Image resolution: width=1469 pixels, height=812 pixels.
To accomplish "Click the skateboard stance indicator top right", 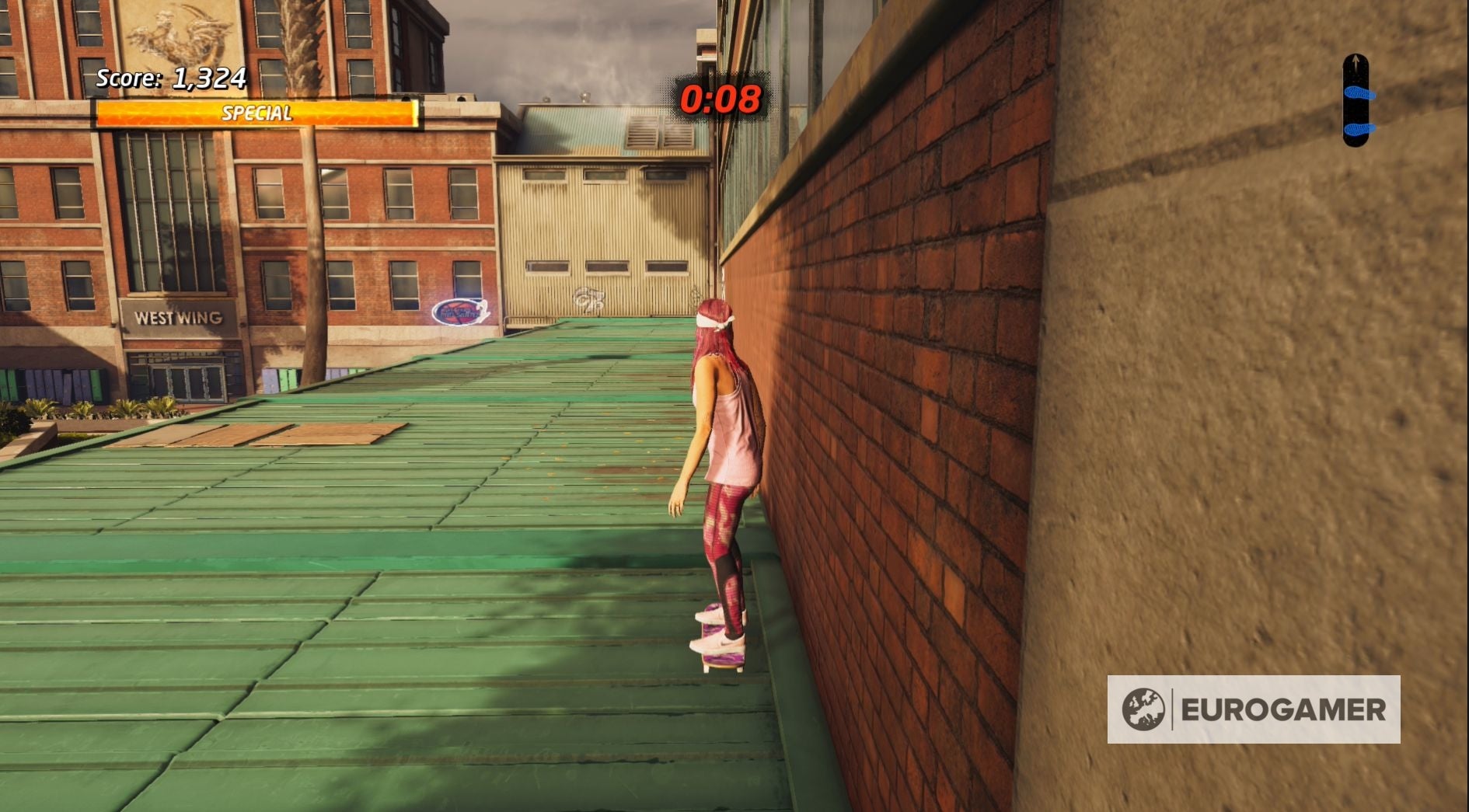I will [x=1356, y=101].
